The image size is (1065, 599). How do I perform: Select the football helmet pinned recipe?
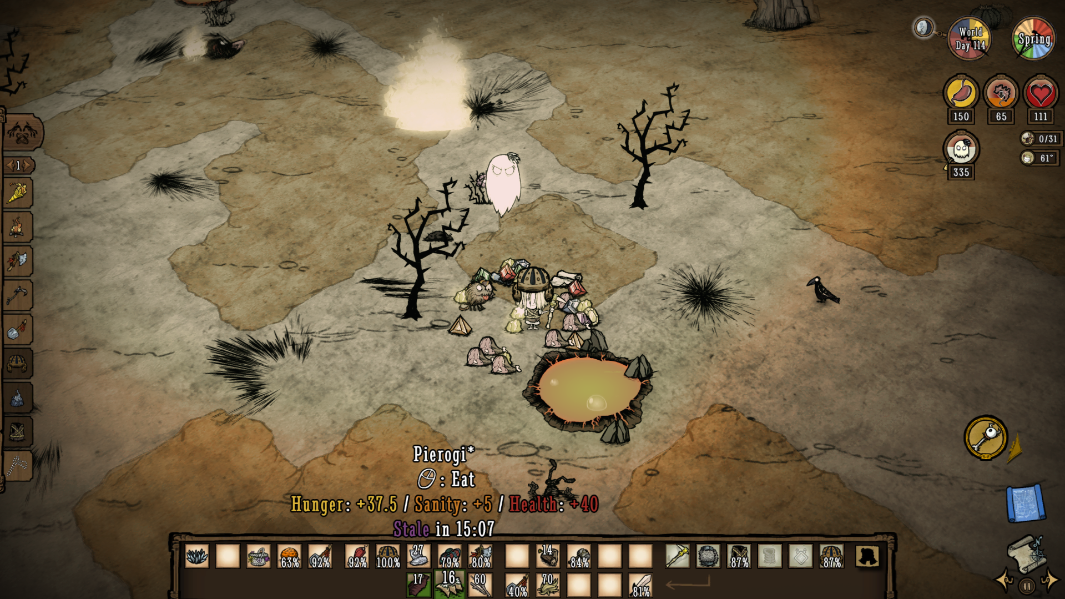point(18,363)
